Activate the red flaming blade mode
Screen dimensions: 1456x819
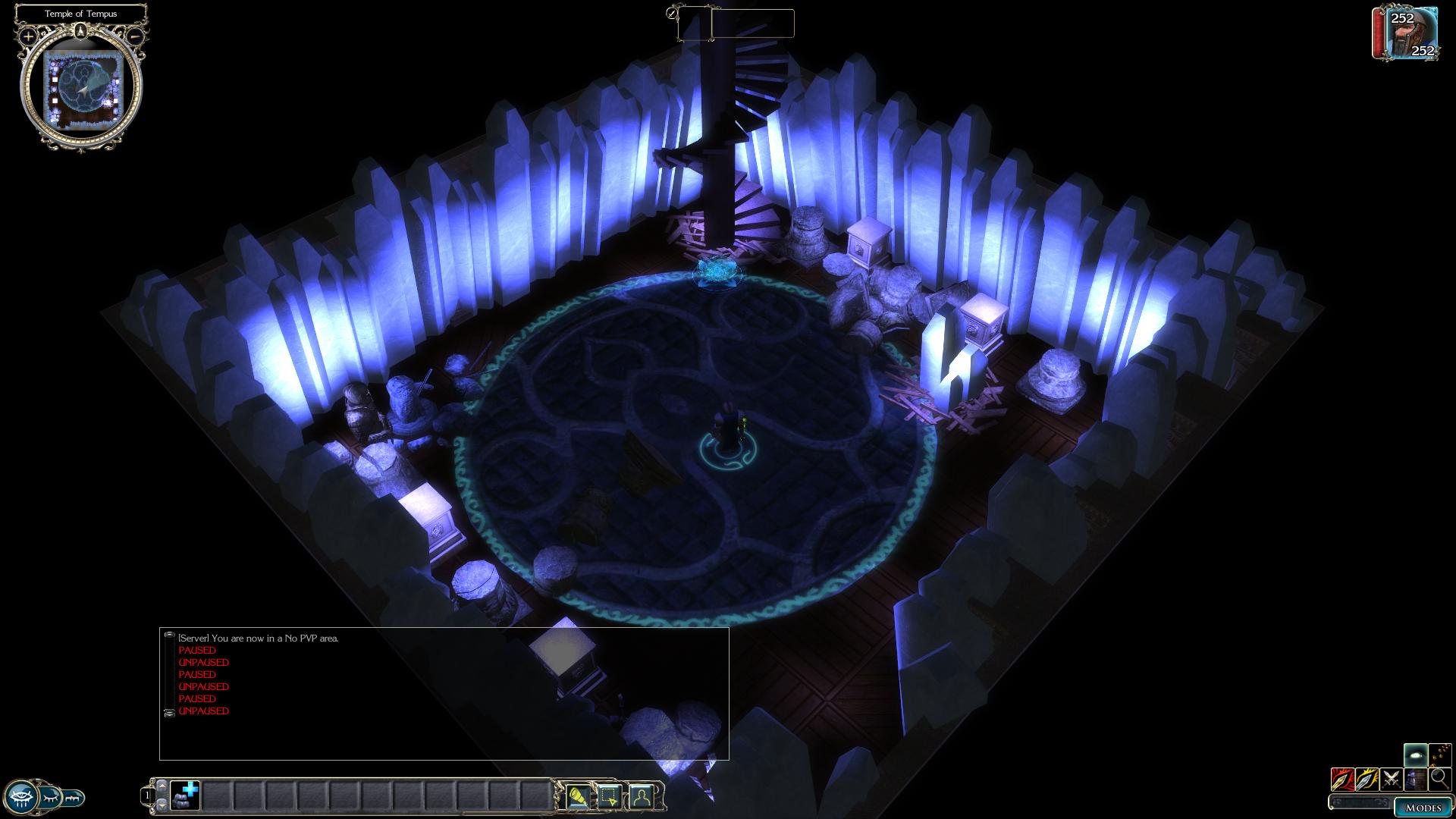(x=1341, y=779)
